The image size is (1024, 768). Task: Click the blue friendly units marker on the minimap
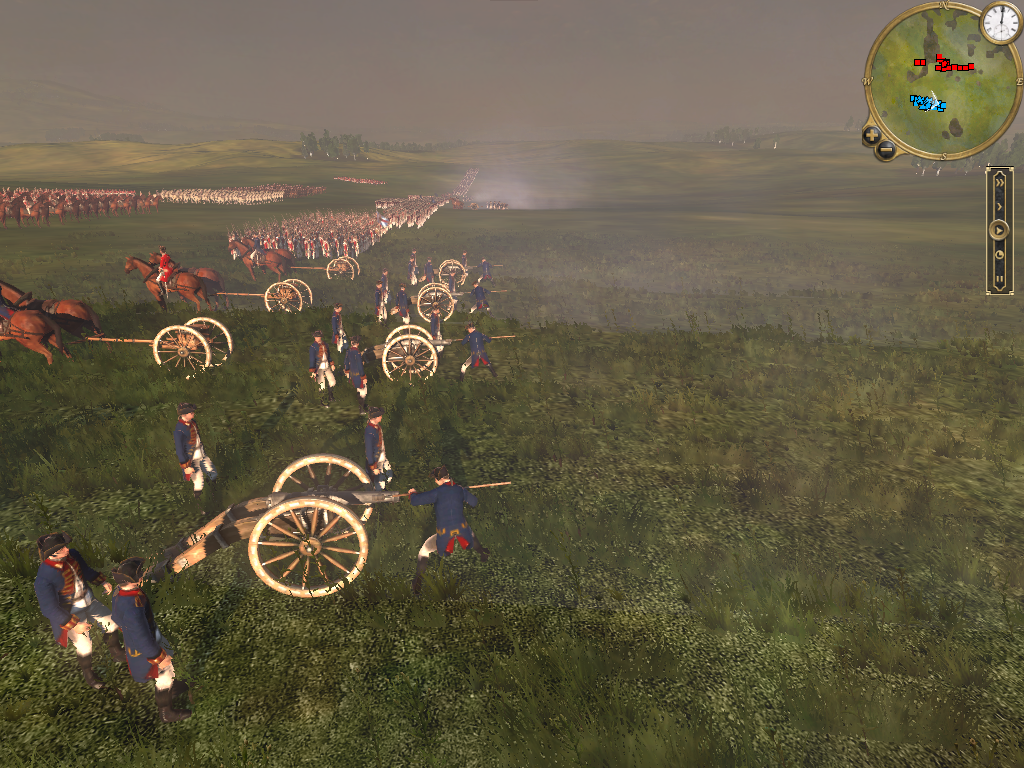927,102
